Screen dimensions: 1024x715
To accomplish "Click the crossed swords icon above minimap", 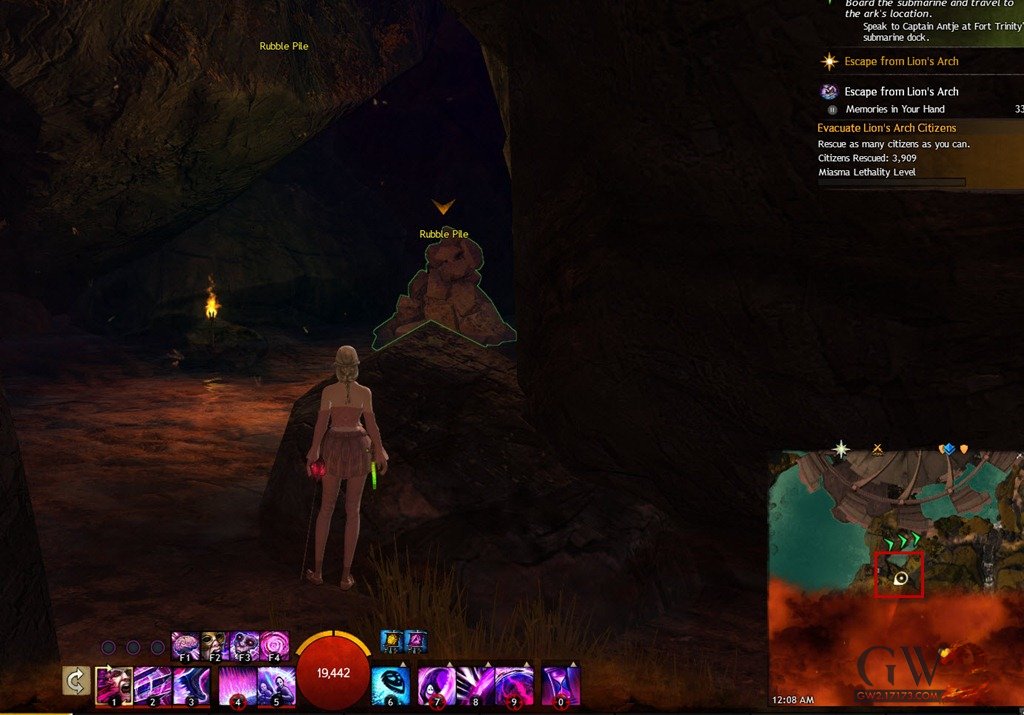I will tap(877, 449).
